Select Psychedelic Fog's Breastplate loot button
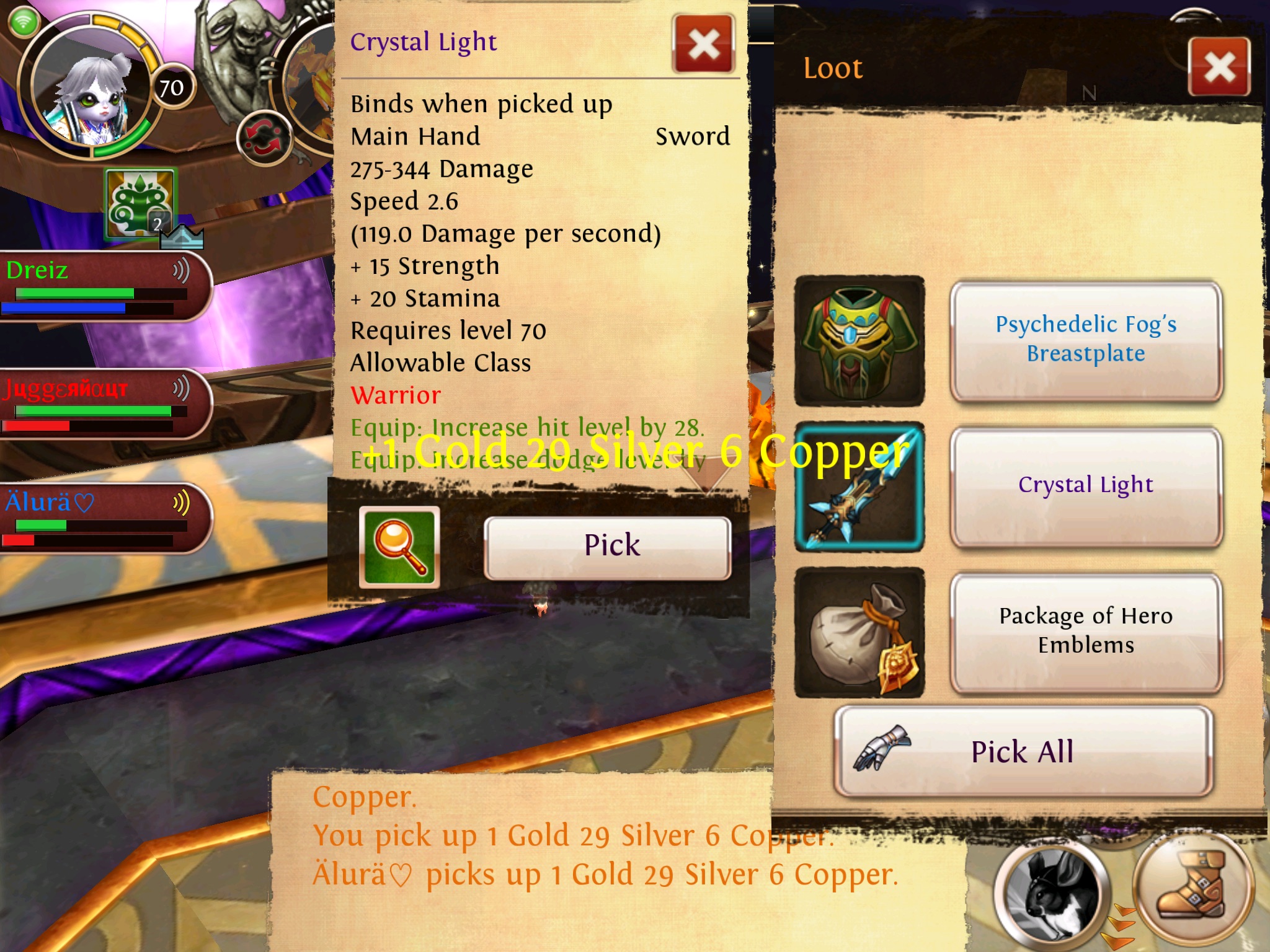 coord(1086,340)
